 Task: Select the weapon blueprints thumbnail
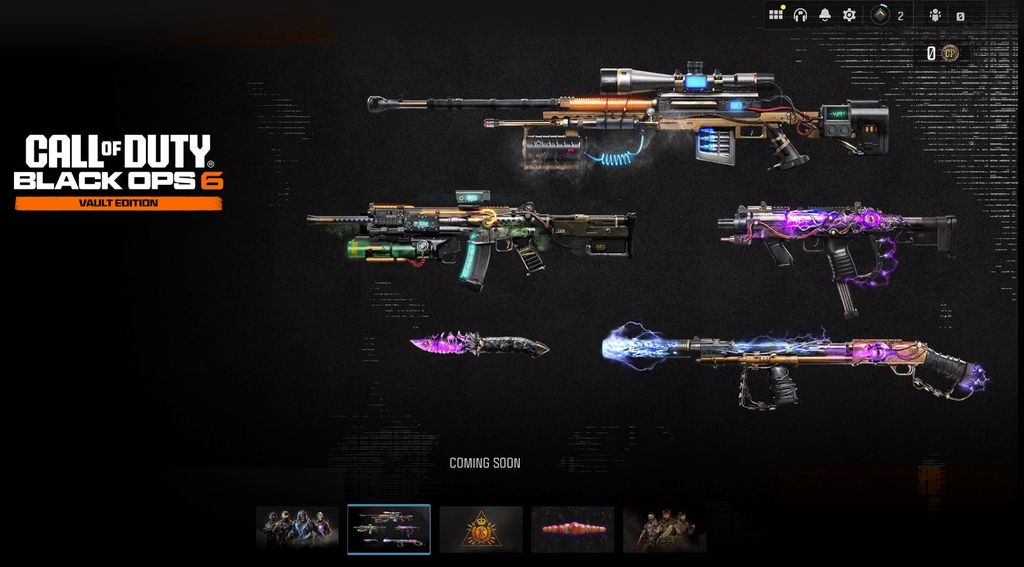click(389, 529)
